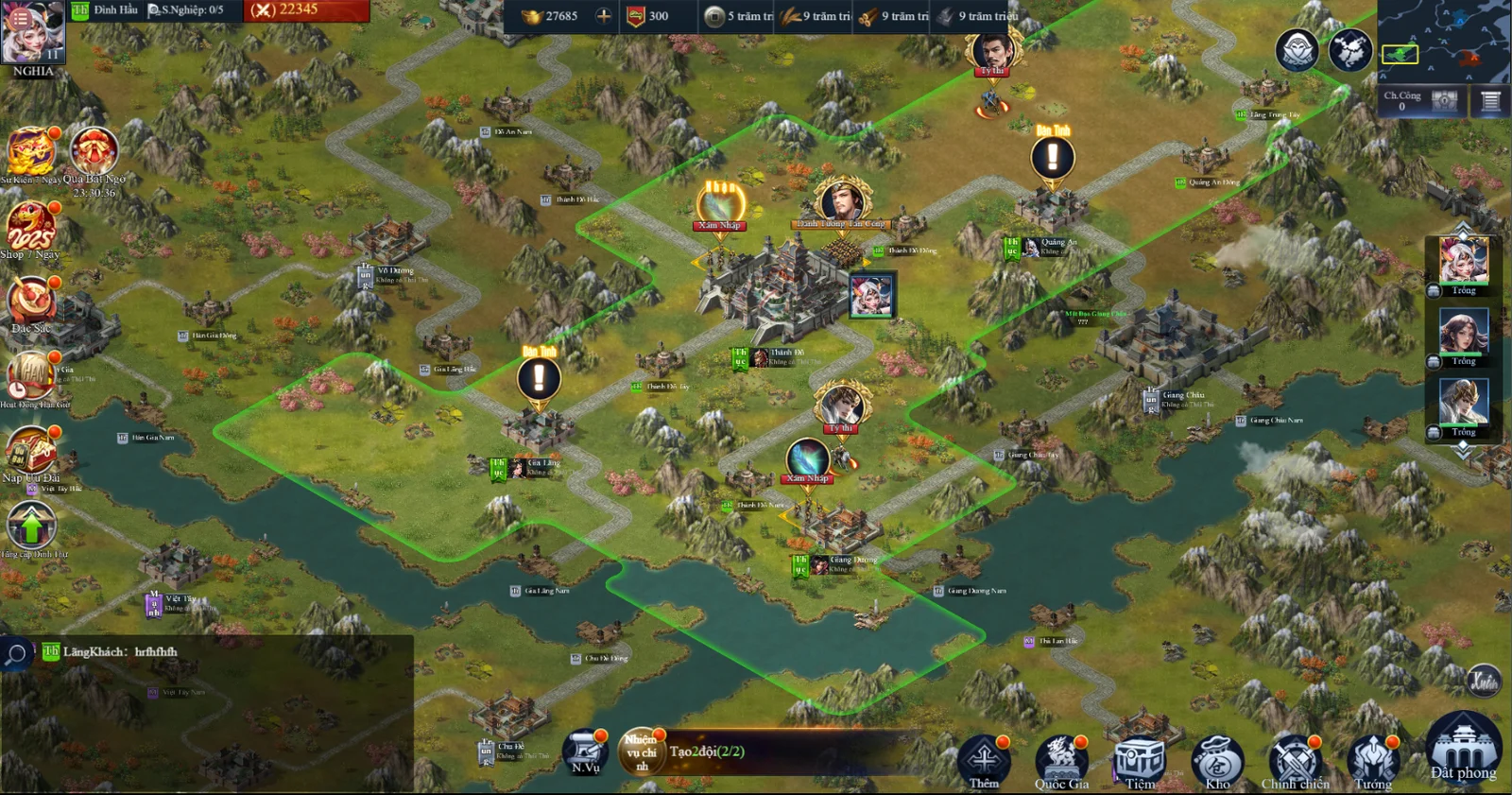This screenshot has height=795, width=1512.
Task: Open the Tiệm shop
Action: [1140, 760]
